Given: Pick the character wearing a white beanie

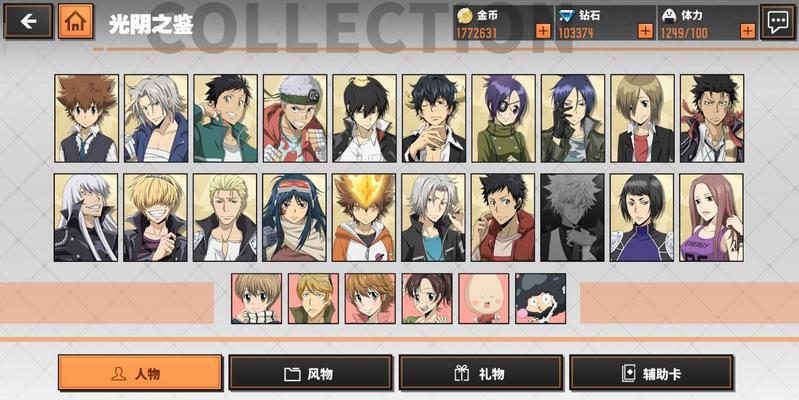Looking at the screenshot, I should 295,118.
